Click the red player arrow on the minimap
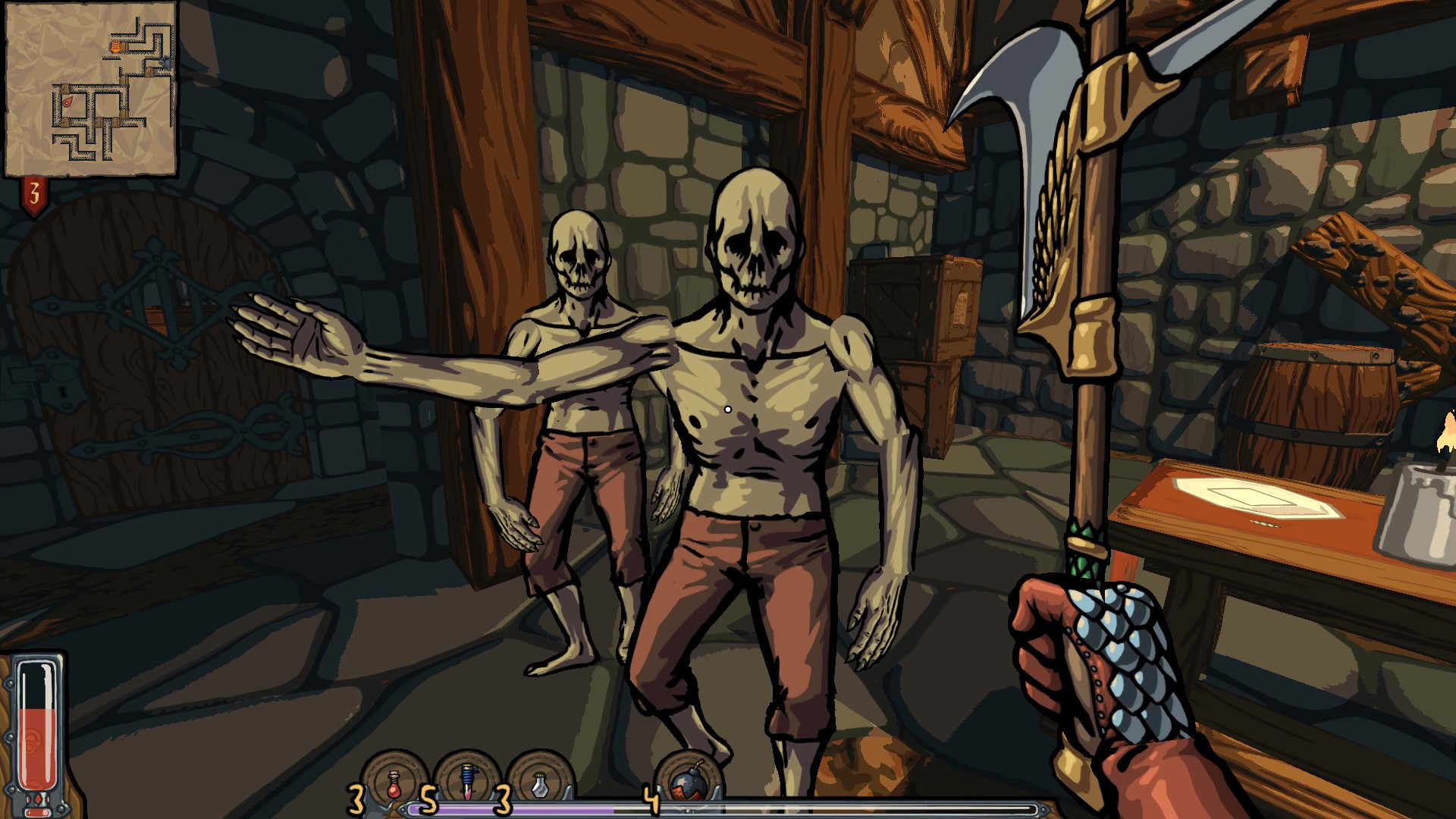The width and height of the screenshot is (1456, 819). 67,101
